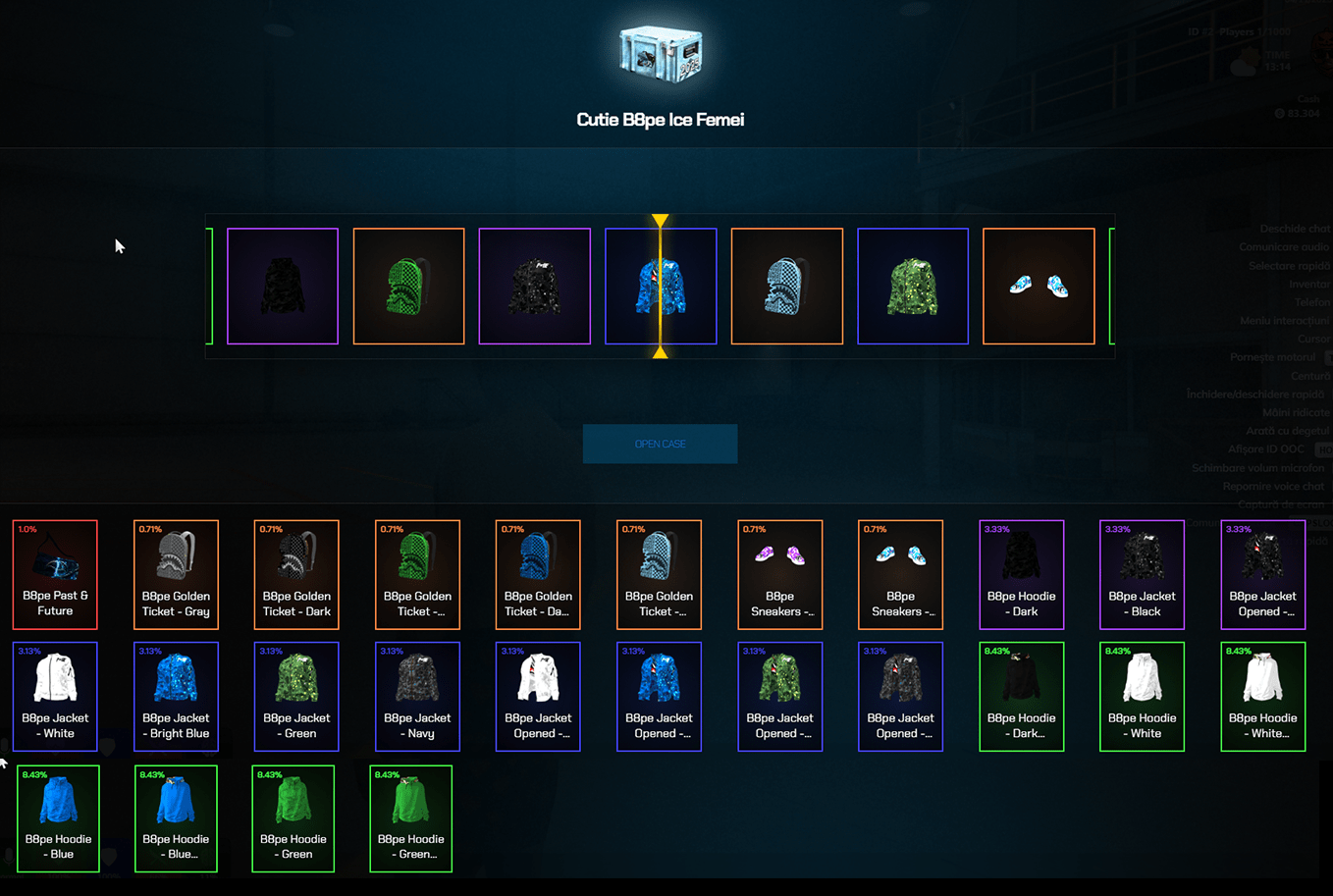Select the B8pe Hoodie - Green card
The width and height of the screenshot is (1333, 896).
tap(293, 817)
